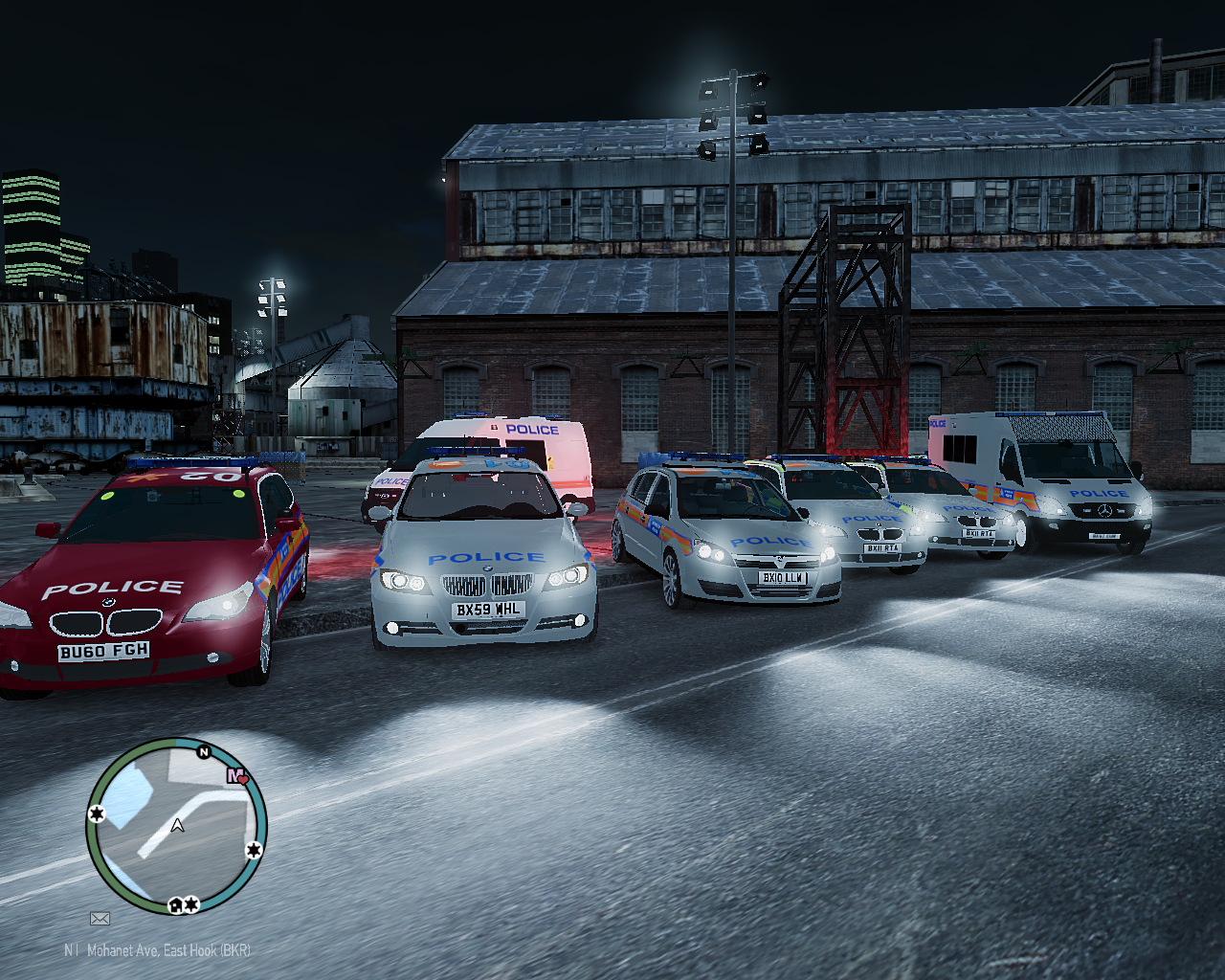Click the circular minimap radar
Screen dimensions: 1225x980
[176, 826]
